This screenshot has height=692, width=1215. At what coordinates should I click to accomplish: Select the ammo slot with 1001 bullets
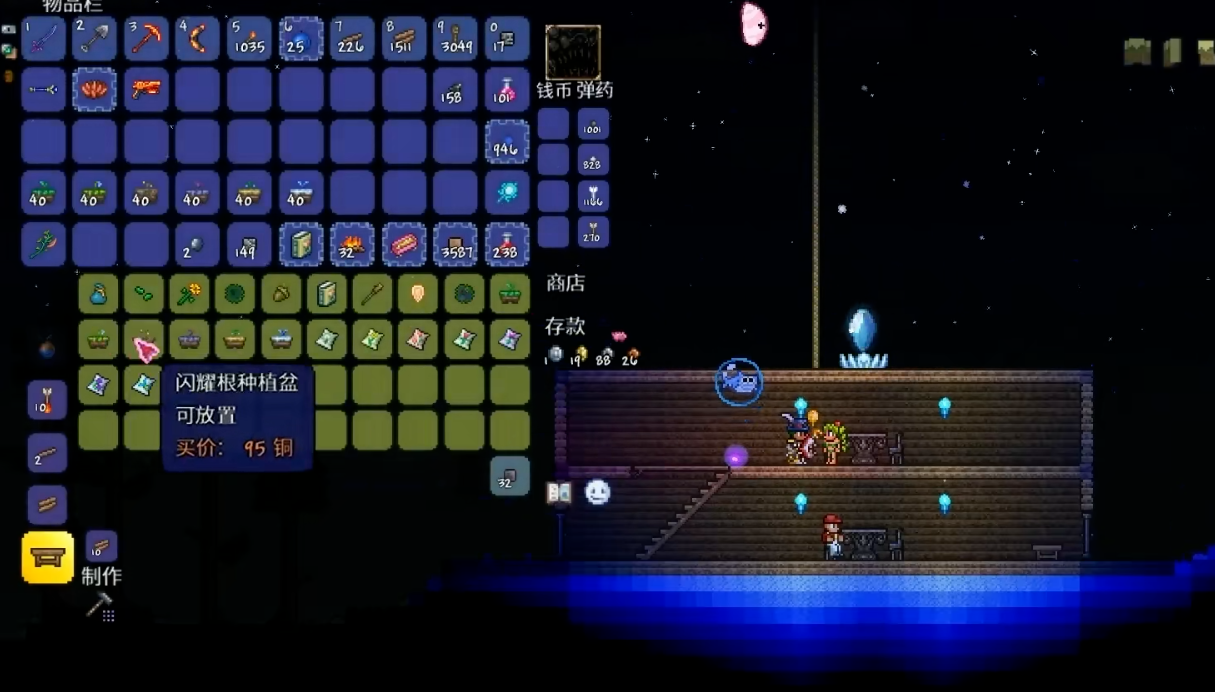click(x=593, y=125)
